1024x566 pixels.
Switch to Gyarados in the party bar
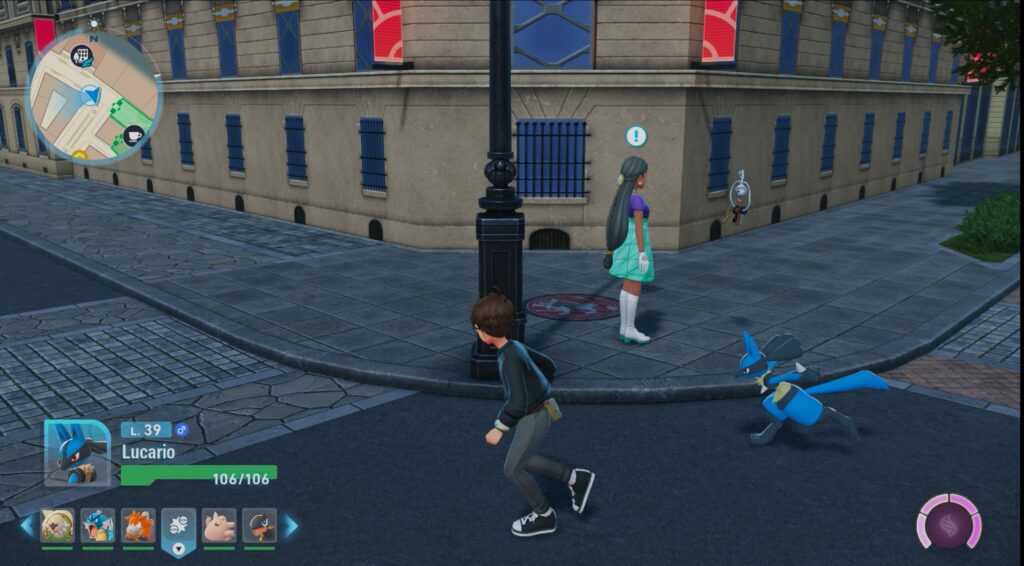pos(98,526)
